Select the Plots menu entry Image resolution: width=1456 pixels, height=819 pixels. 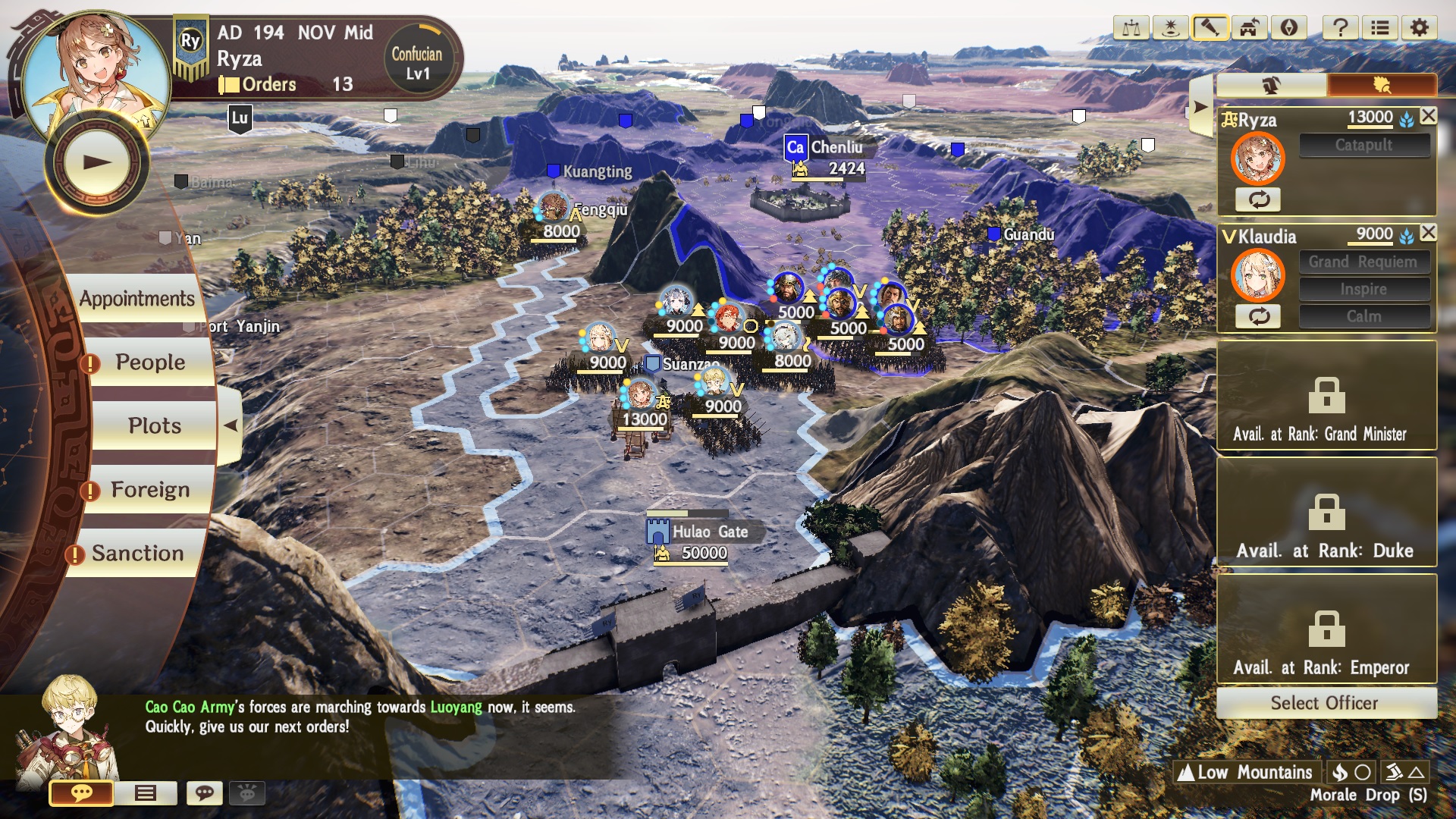tap(154, 426)
